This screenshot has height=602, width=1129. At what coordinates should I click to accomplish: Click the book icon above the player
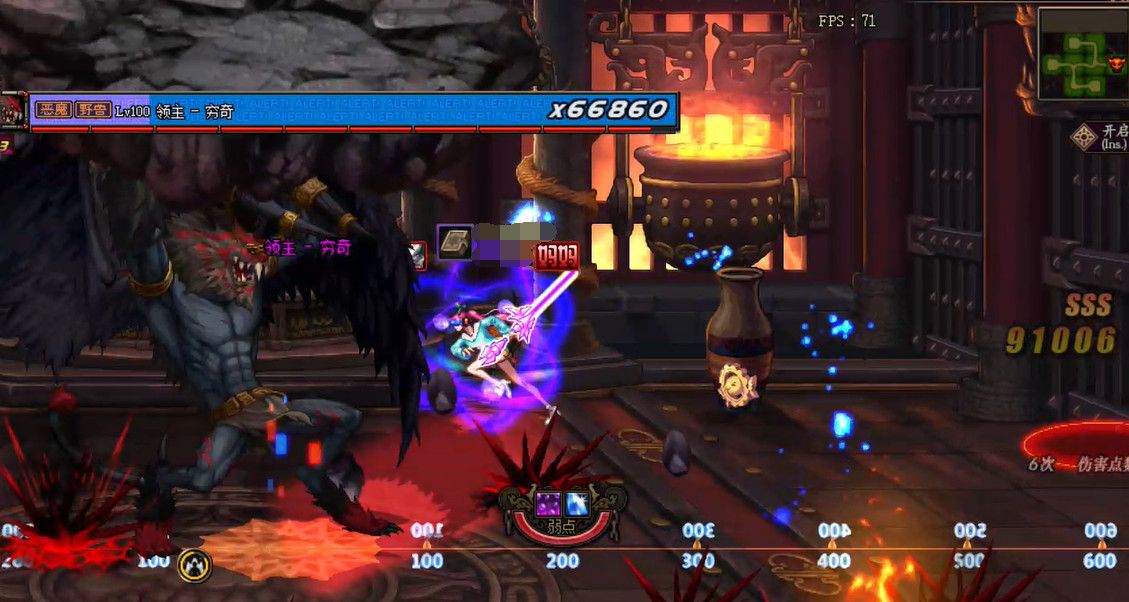455,243
